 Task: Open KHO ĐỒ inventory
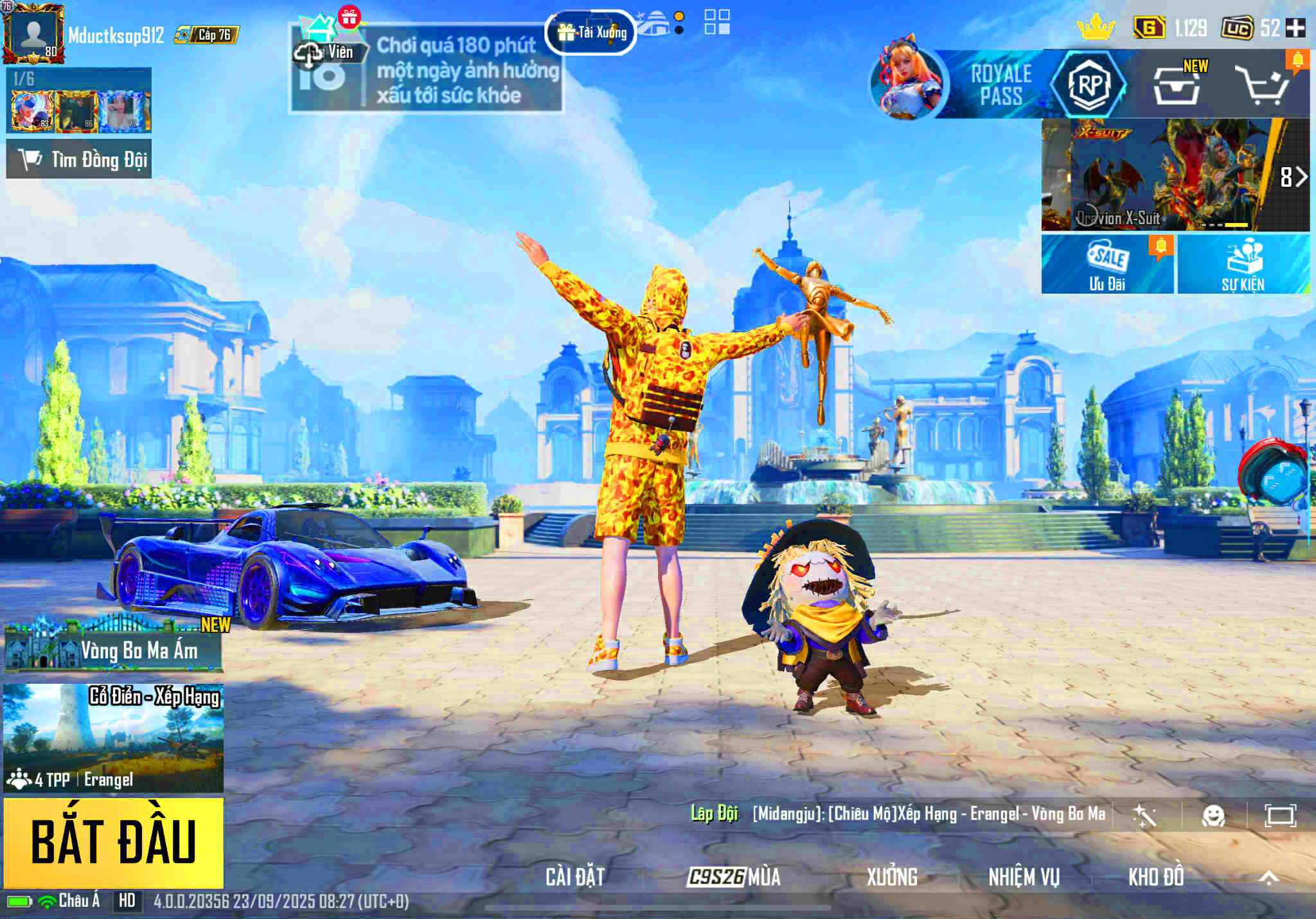coord(1156,877)
